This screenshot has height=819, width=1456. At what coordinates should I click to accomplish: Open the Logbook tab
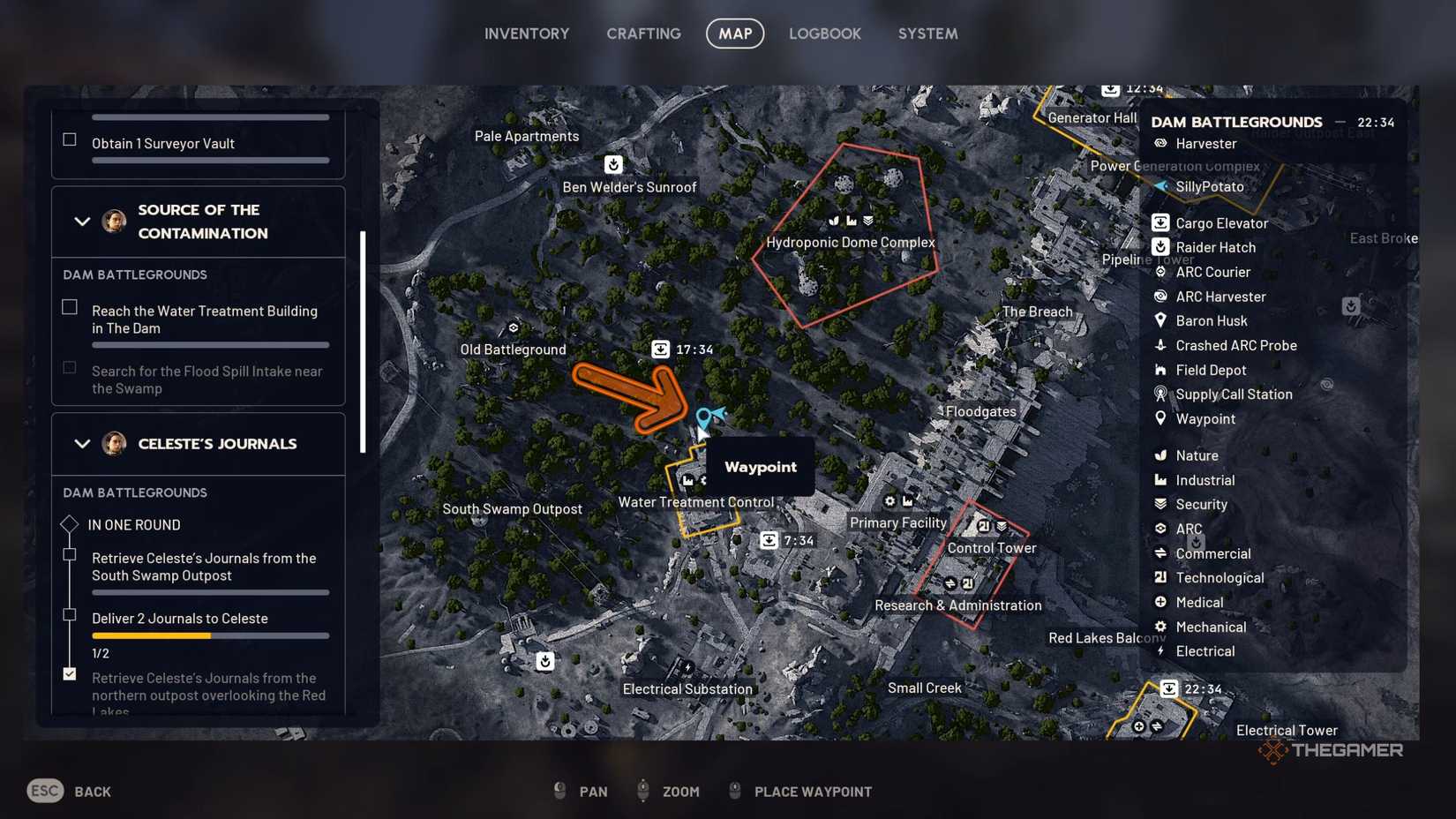(x=824, y=34)
